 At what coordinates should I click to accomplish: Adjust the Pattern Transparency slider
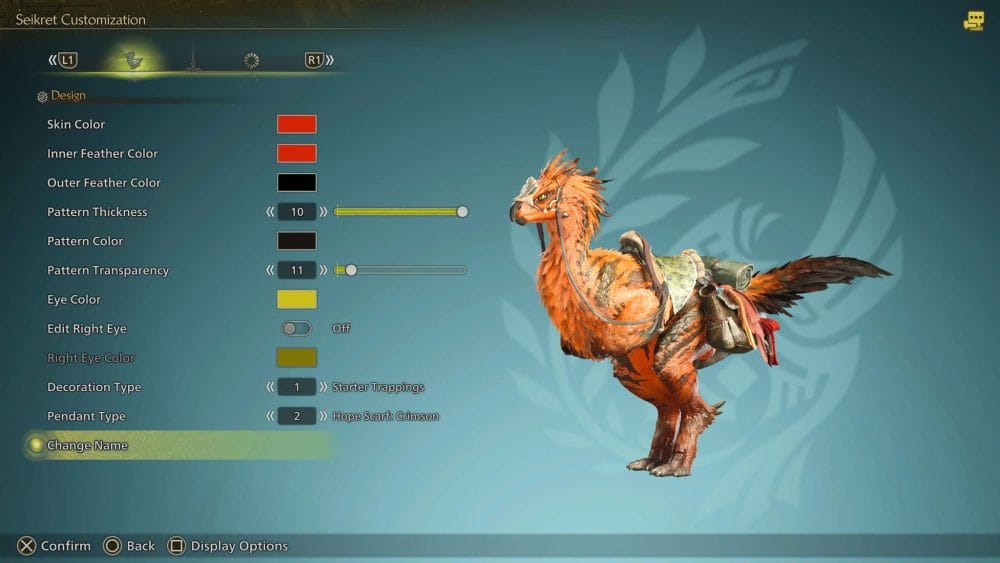coord(351,270)
